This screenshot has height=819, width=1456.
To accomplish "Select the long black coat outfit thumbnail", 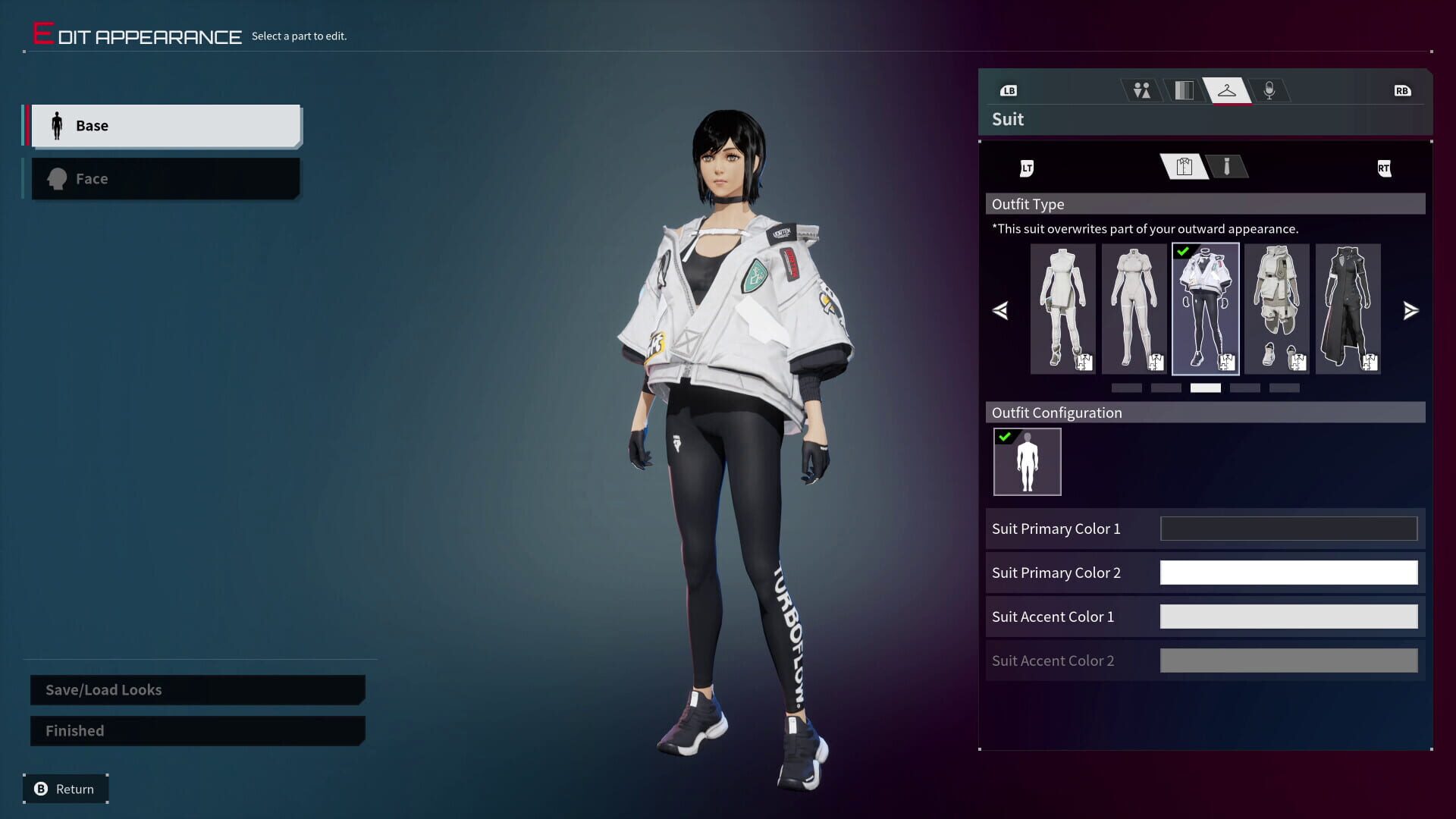I will 1348,309.
